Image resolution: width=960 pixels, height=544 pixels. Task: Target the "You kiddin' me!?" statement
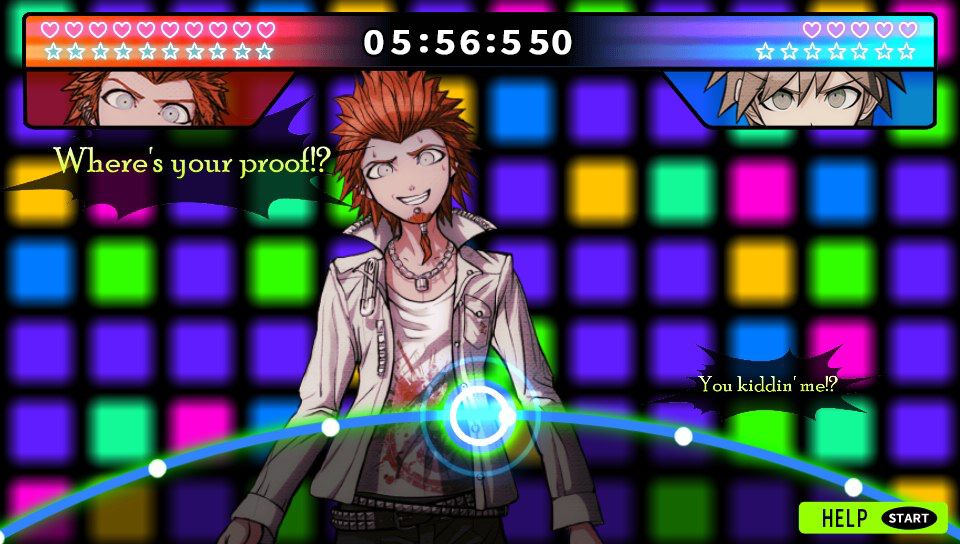(767, 384)
